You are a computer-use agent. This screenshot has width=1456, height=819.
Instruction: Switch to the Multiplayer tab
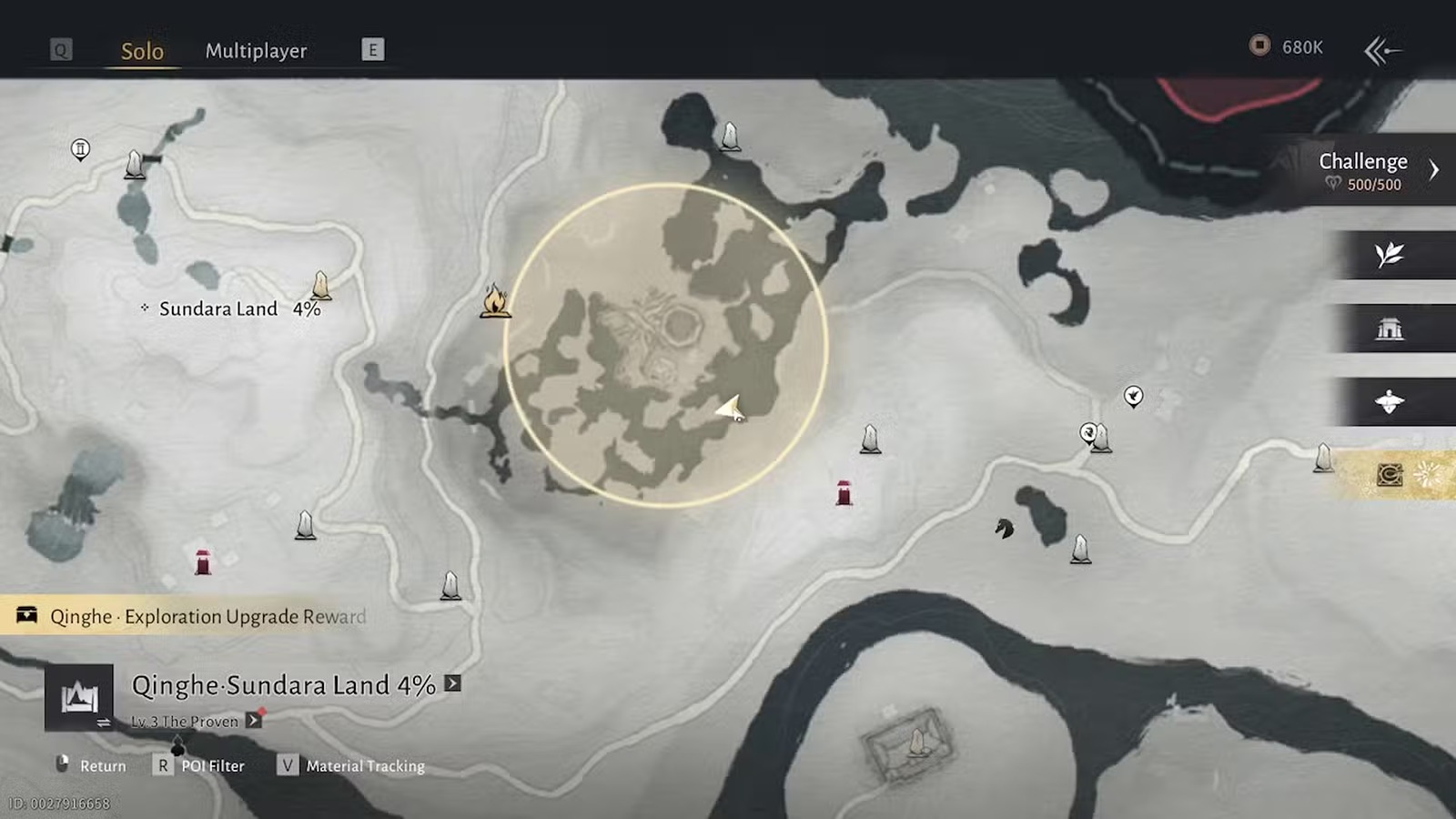(256, 51)
